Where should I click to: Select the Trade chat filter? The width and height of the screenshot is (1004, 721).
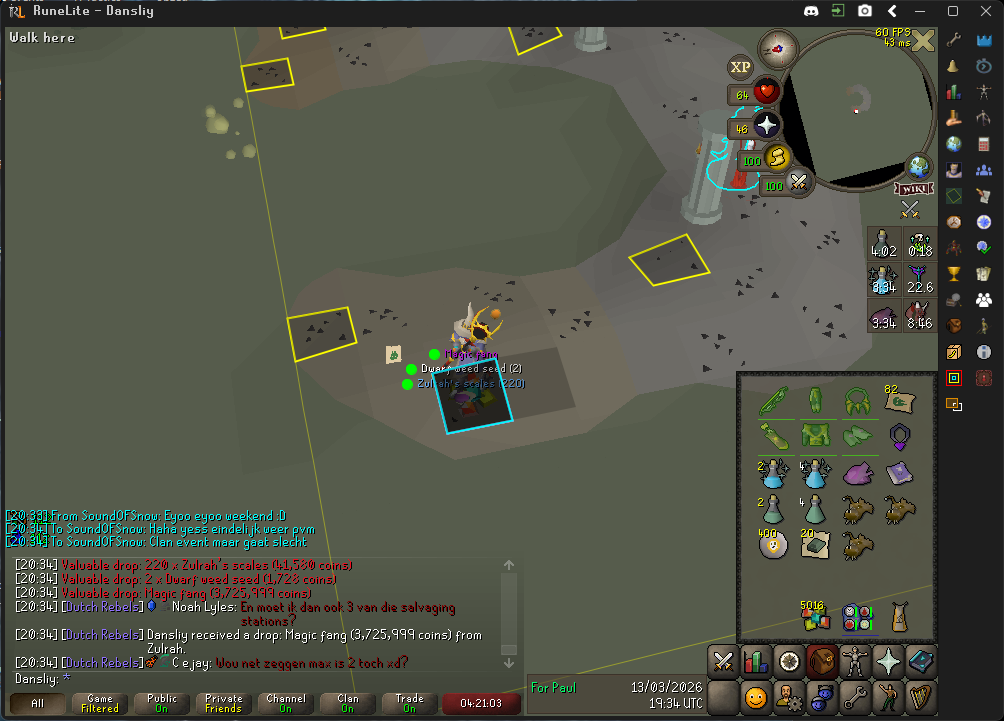click(410, 703)
